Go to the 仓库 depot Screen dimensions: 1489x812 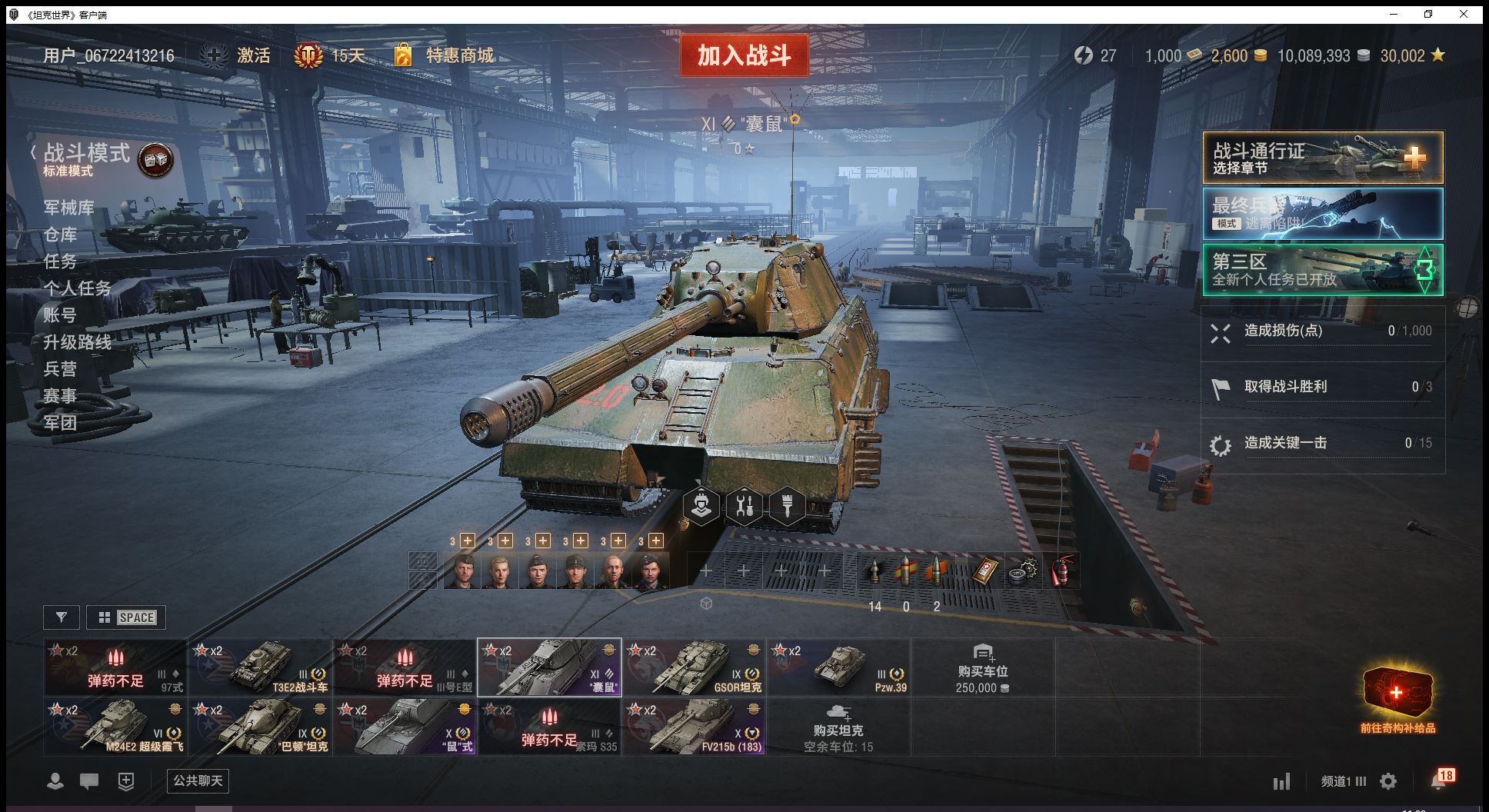[60, 235]
